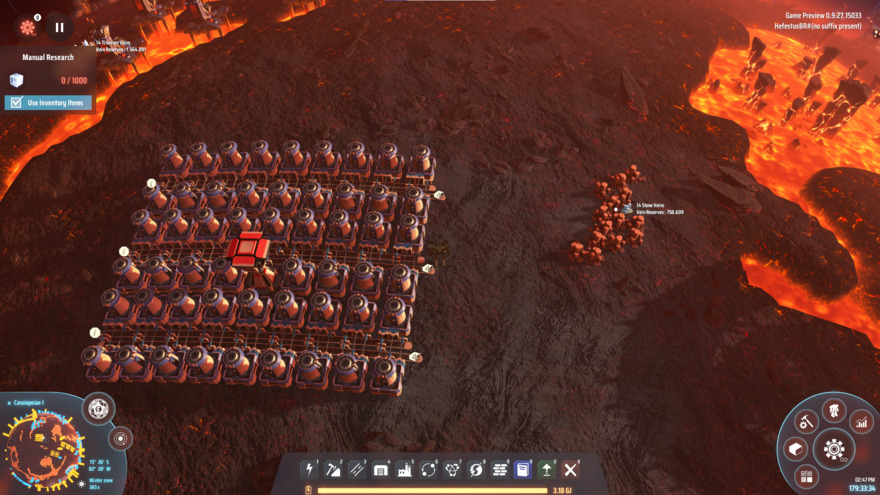Open the central gear tech tree button
The height and width of the screenshot is (495, 880).
click(834, 450)
